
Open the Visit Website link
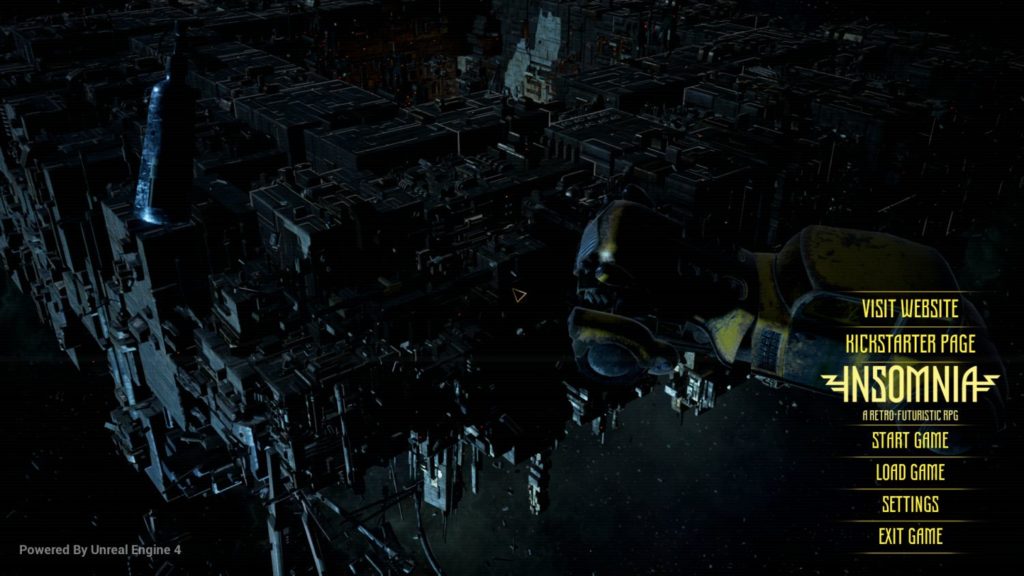coord(909,309)
